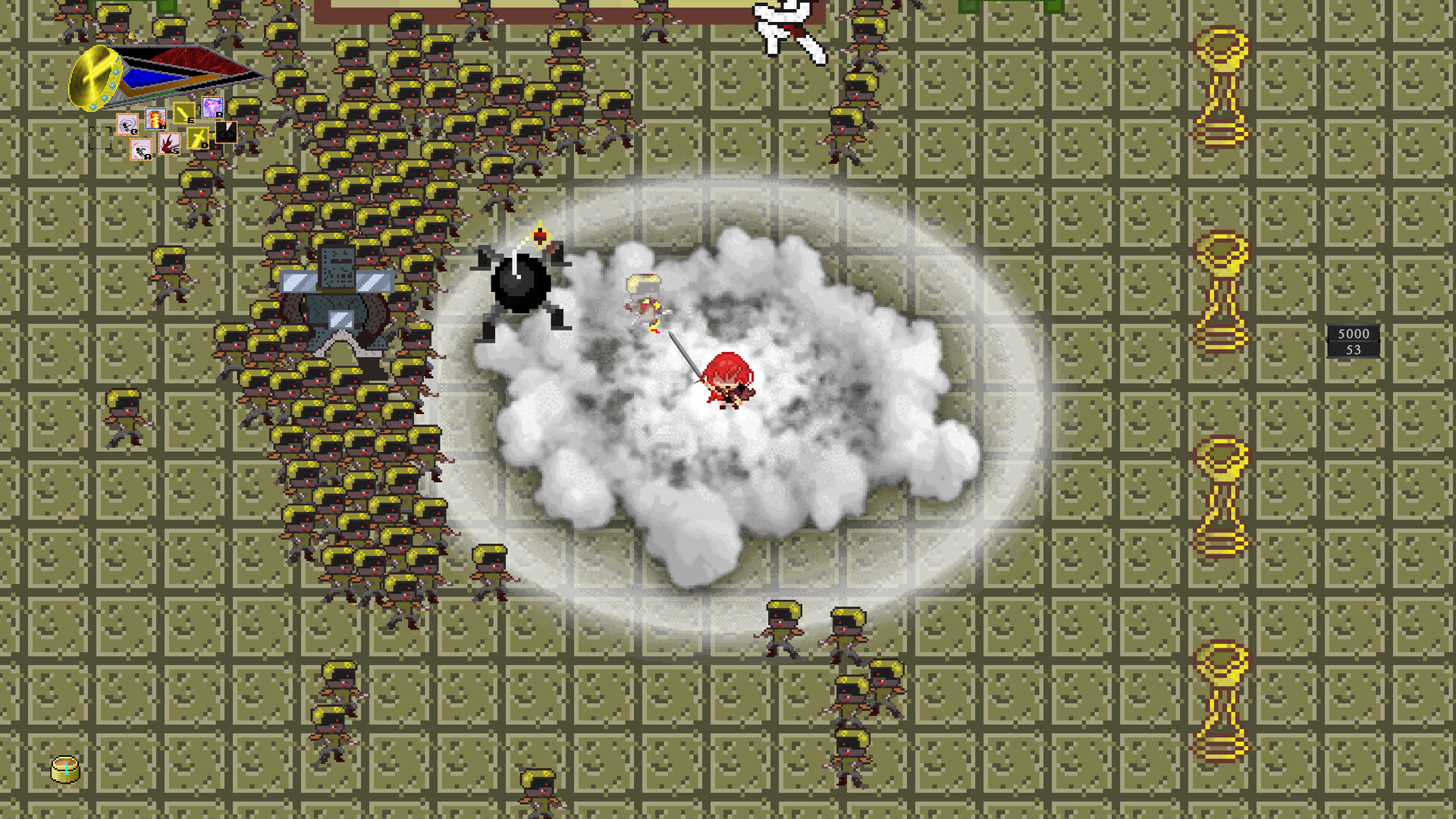
Task: Click the golden coin emblem in the HUD
Action: click(x=95, y=76)
